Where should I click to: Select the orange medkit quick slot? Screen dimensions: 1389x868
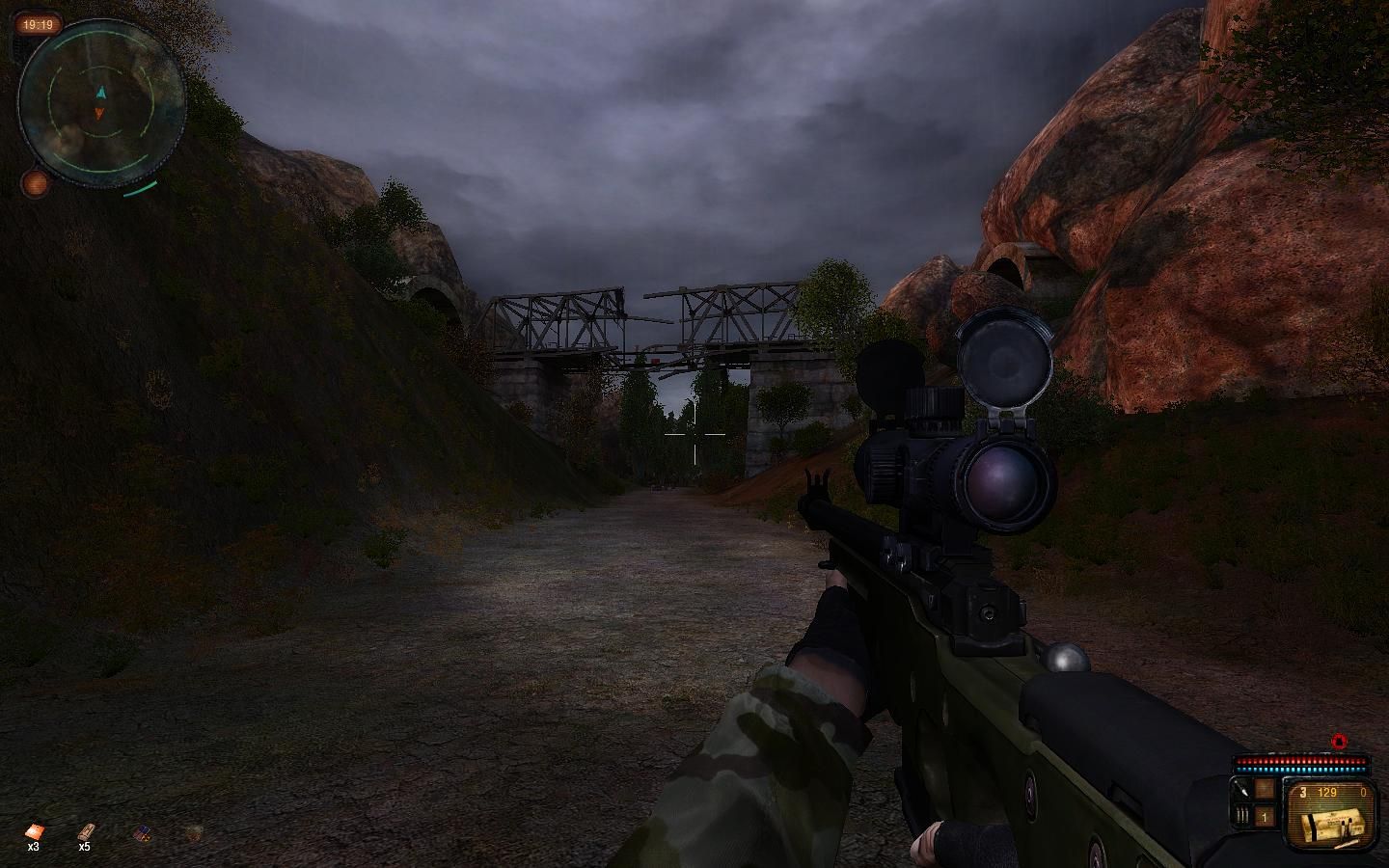[x=34, y=831]
